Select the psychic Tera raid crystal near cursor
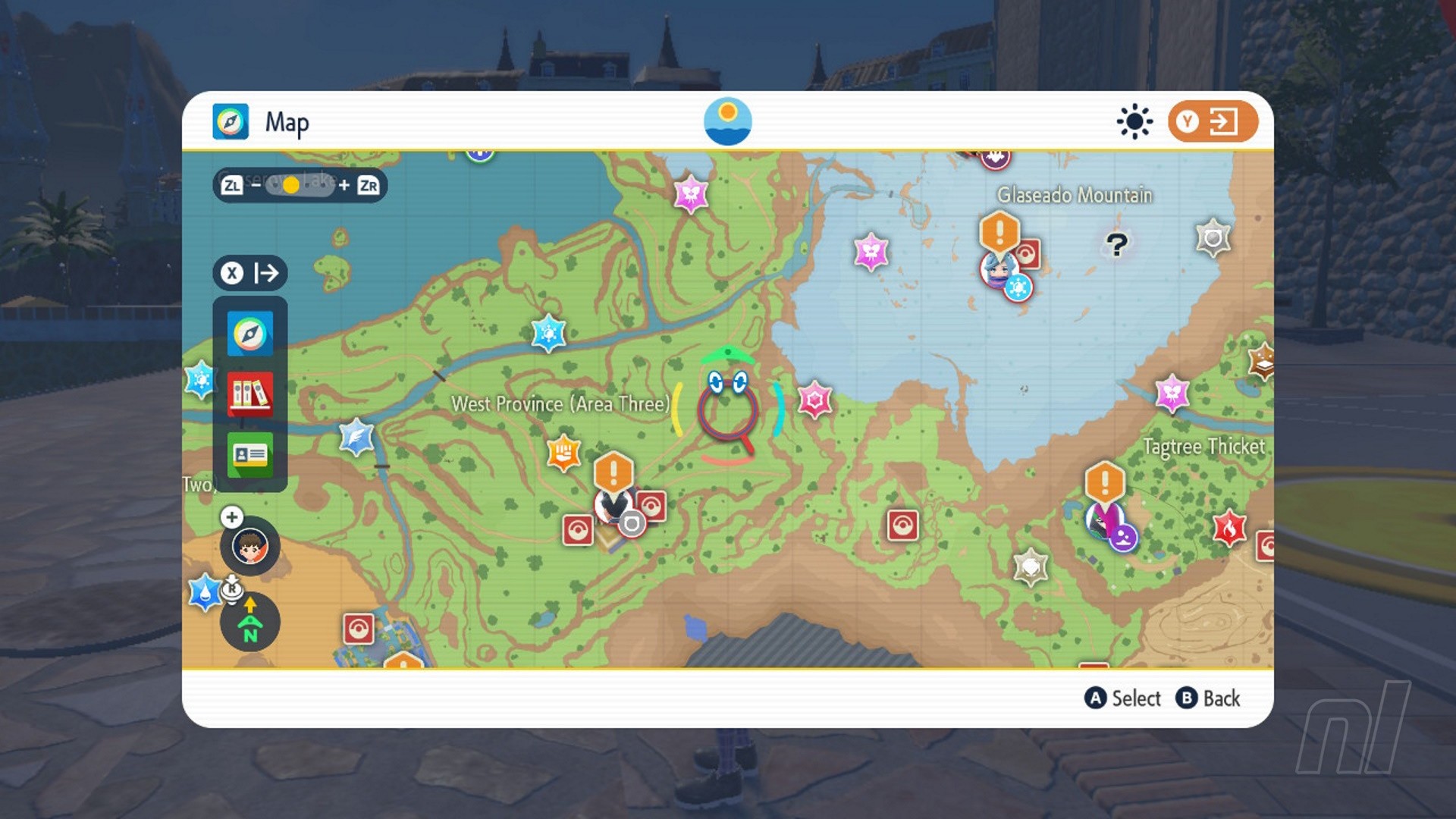Screen dimensions: 1456x819 [814, 400]
